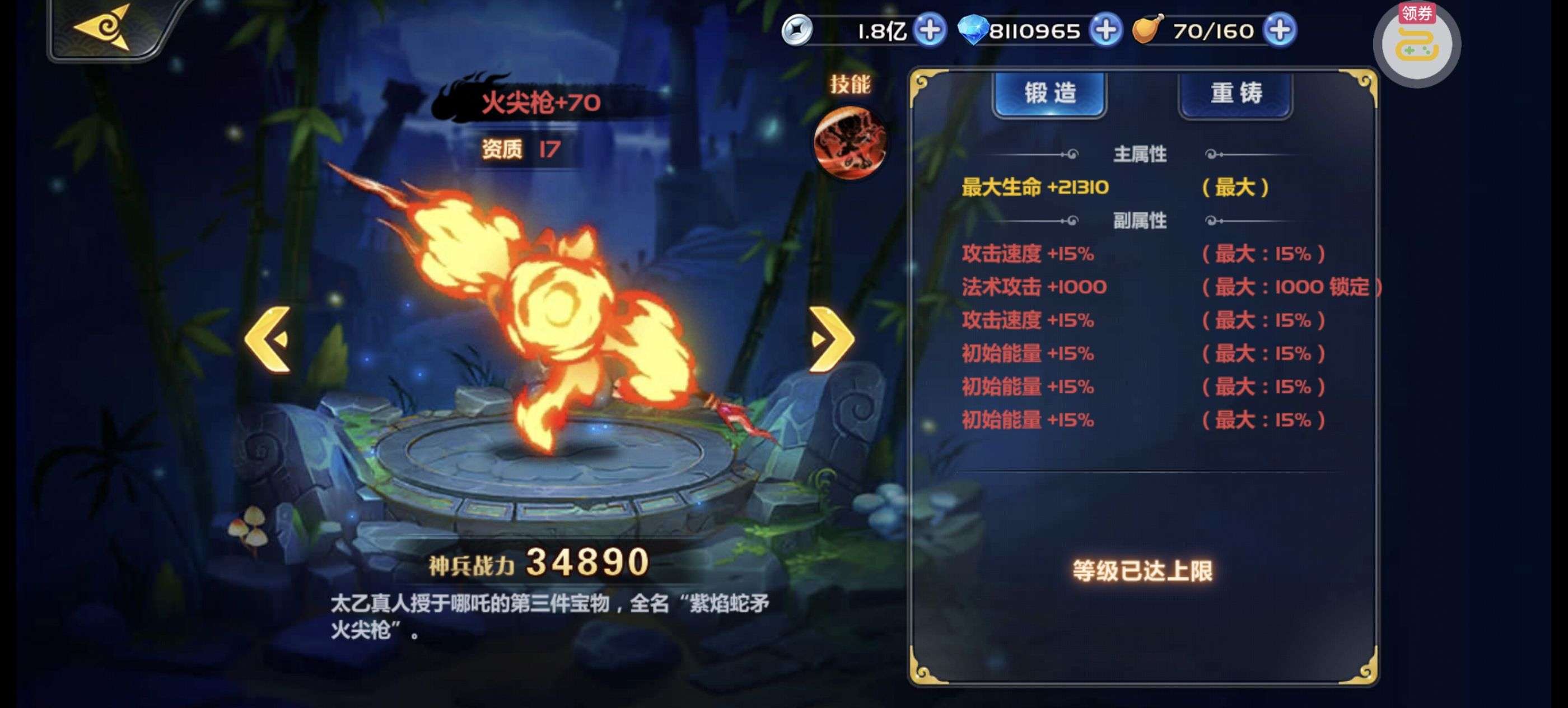Screen dimensions: 1568x708
Task: Open the 领券 coupon overlay button
Action: pos(1416,43)
